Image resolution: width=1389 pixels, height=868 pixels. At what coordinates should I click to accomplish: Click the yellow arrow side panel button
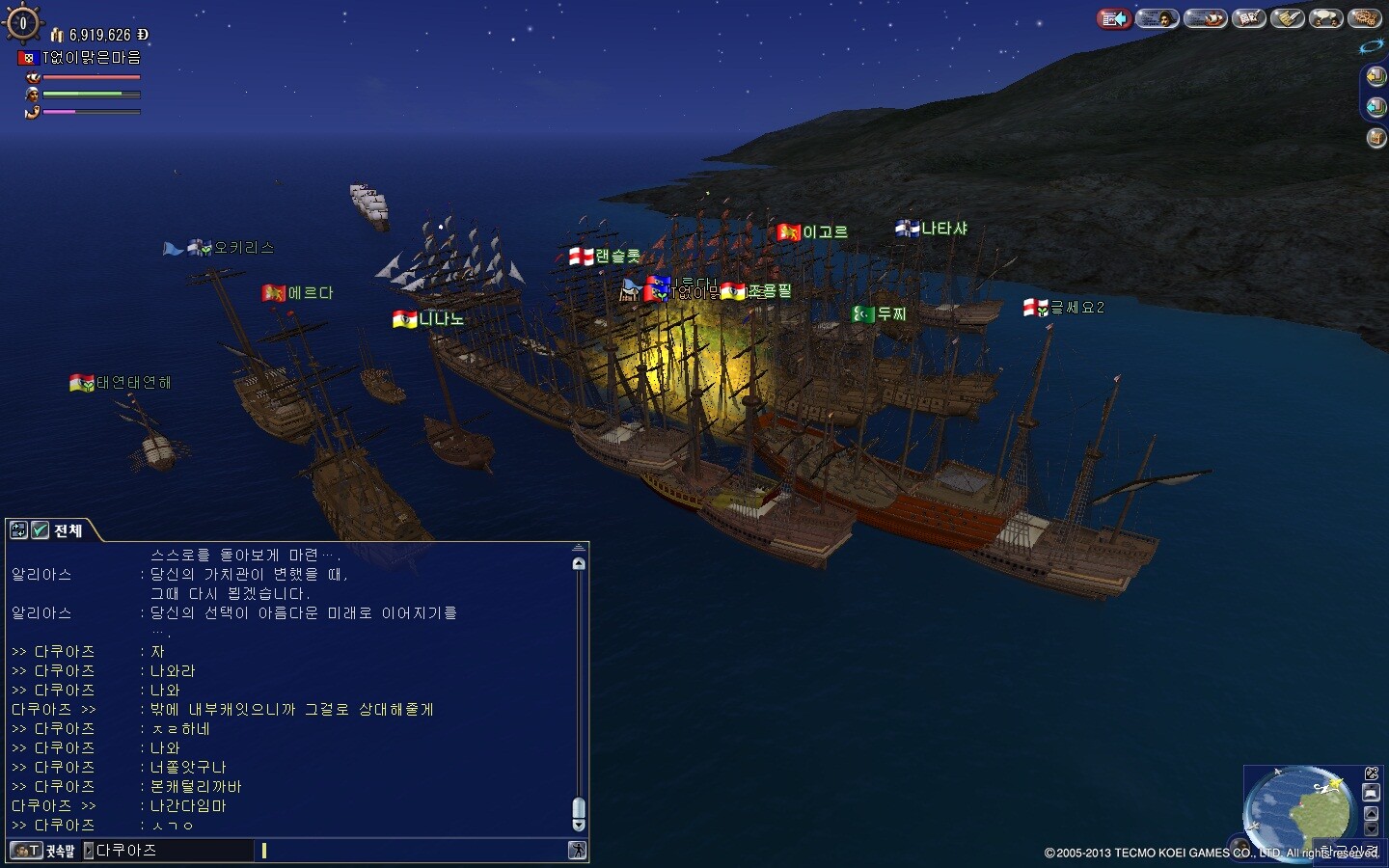click(1376, 76)
